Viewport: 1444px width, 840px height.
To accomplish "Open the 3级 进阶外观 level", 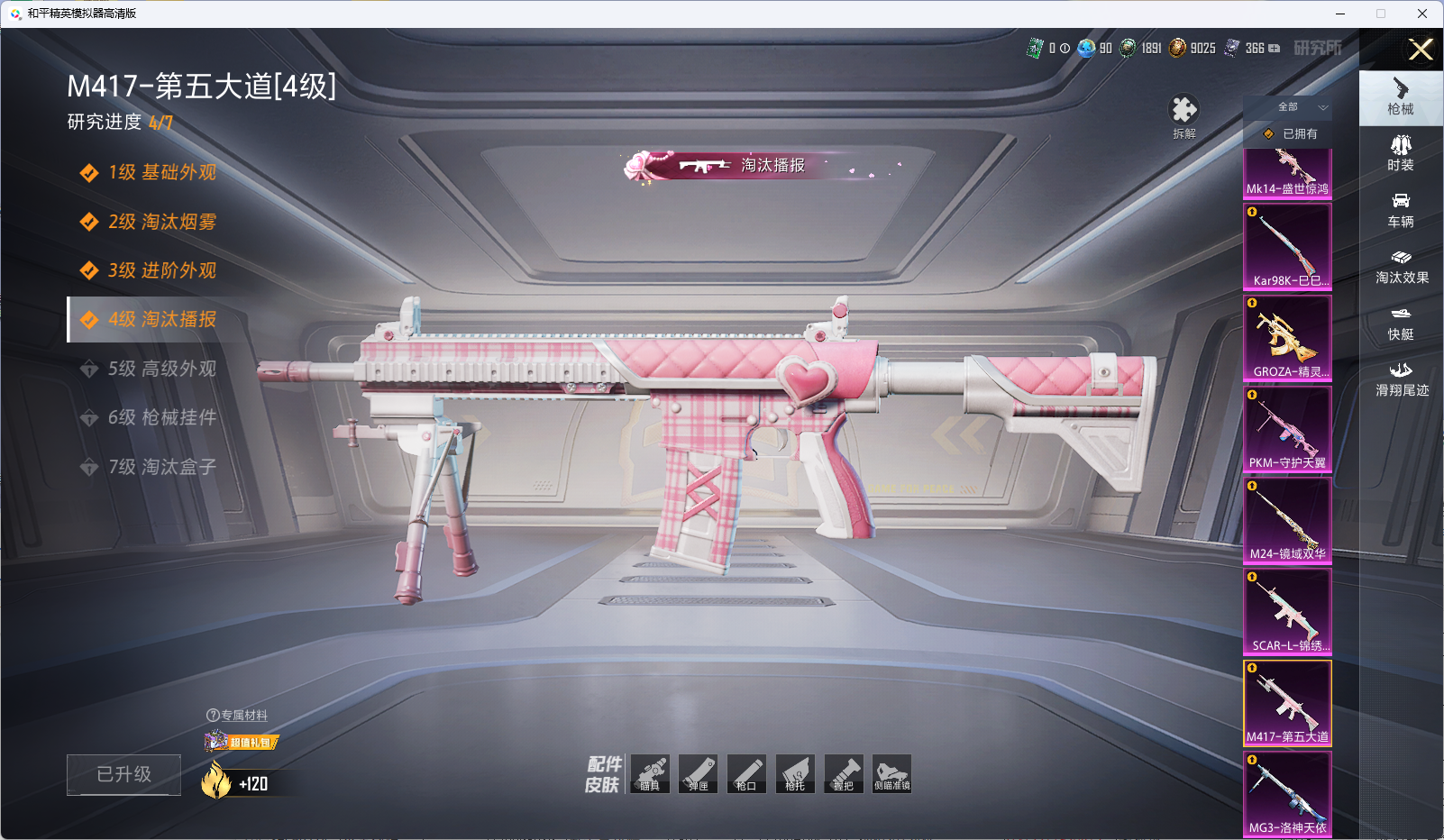I will [x=161, y=270].
